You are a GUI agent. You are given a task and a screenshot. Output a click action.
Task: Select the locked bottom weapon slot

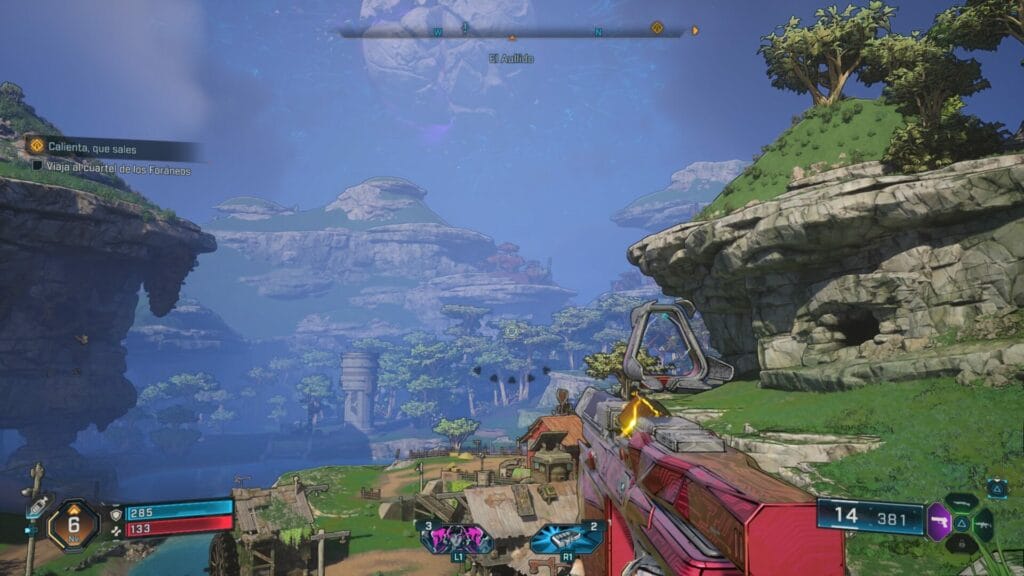960,544
